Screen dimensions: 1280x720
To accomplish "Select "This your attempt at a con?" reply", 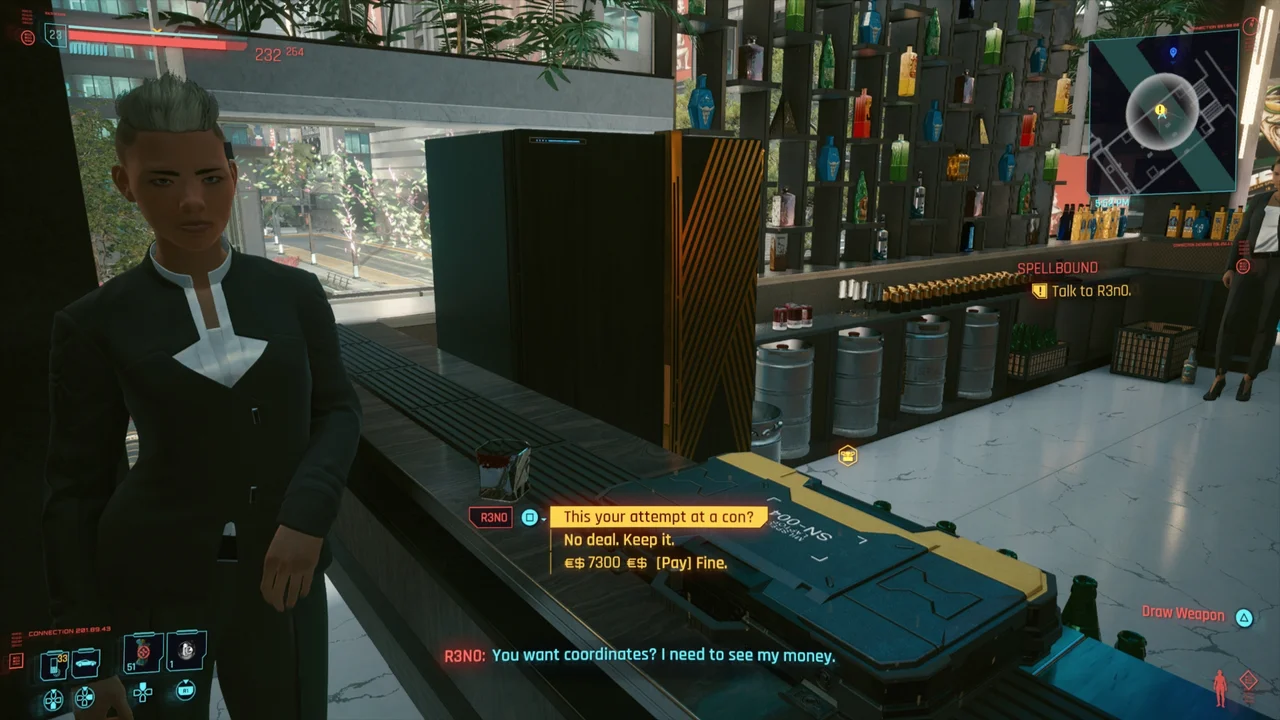I will coord(658,517).
